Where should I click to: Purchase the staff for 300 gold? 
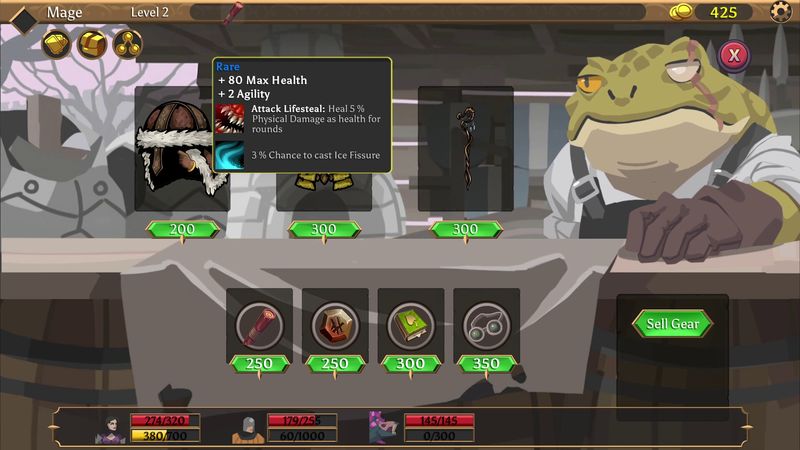pyautogui.click(x=466, y=230)
